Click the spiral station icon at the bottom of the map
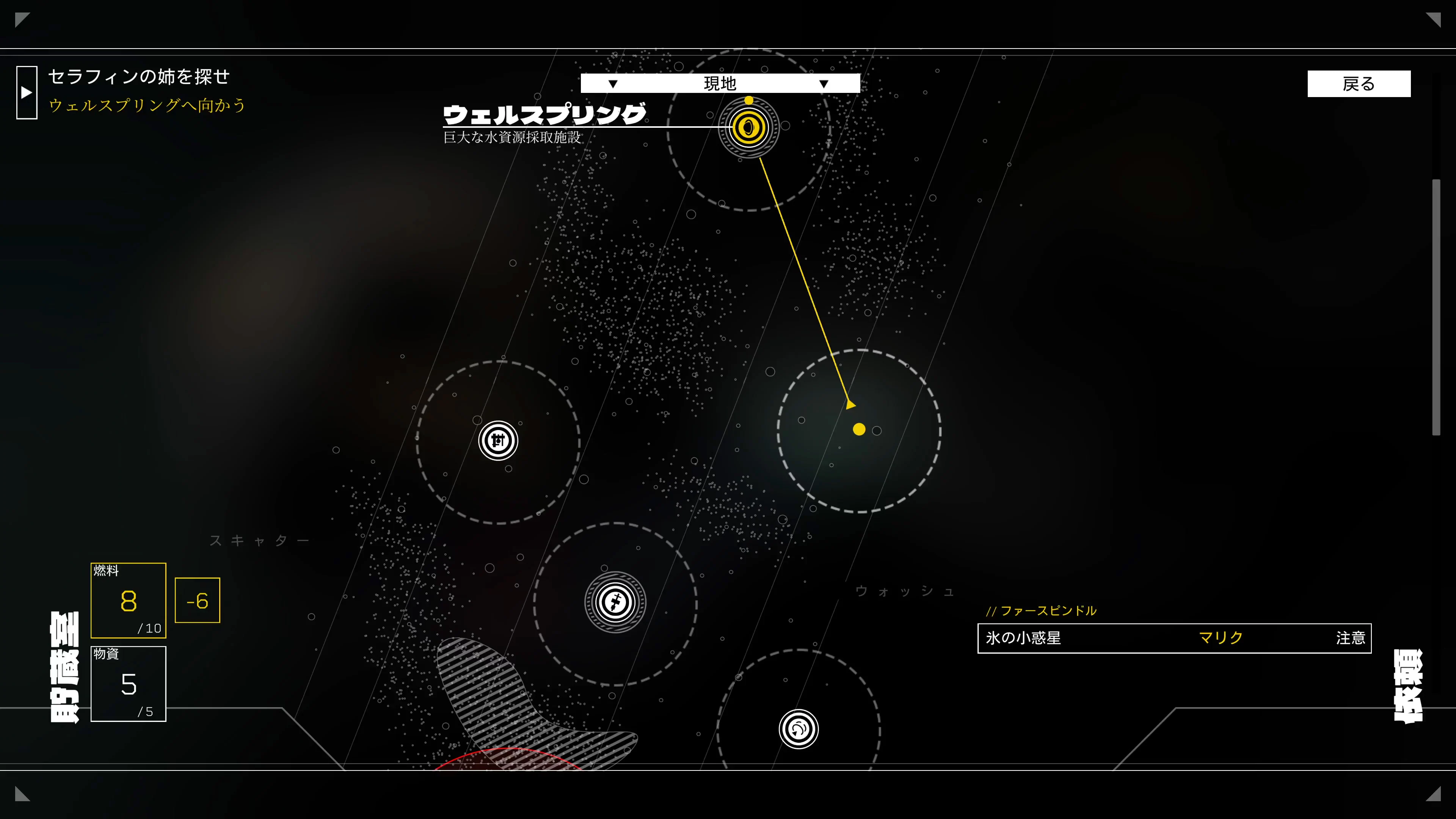The height and width of the screenshot is (819, 1456). point(799,730)
